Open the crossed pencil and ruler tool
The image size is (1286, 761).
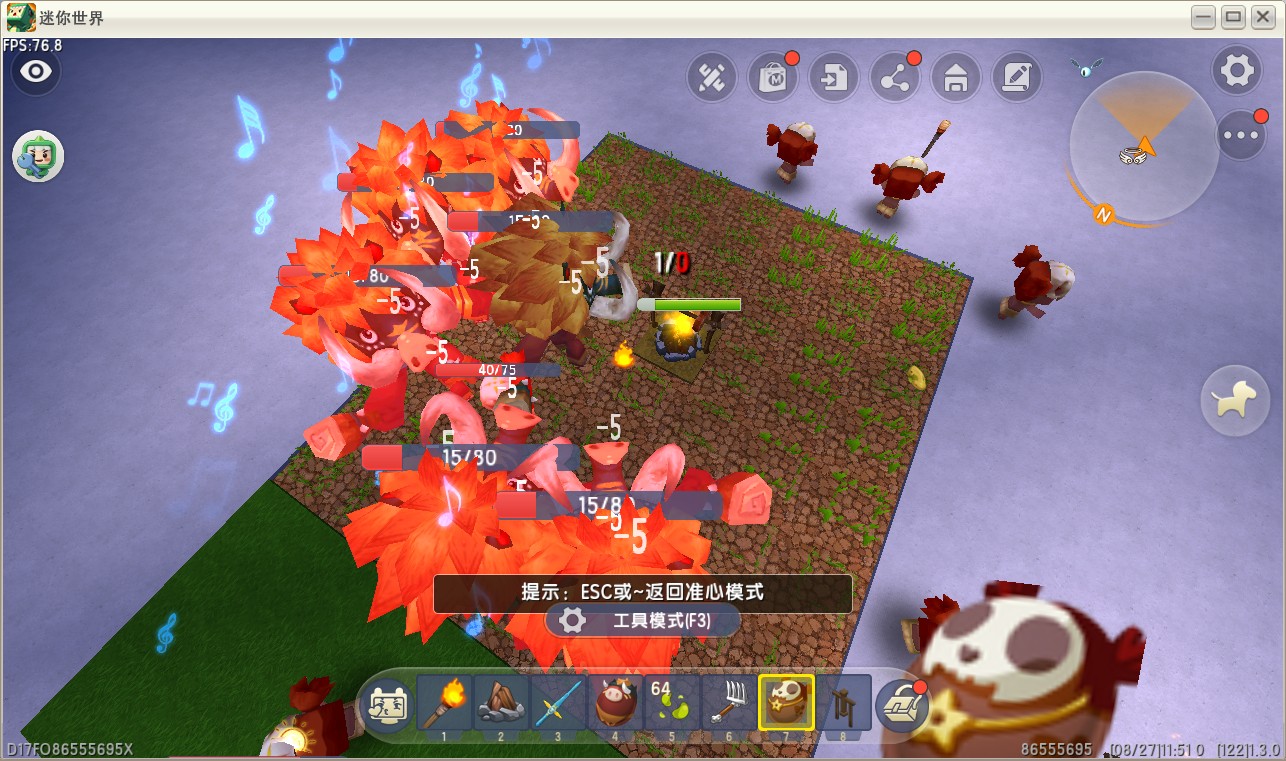pos(711,77)
